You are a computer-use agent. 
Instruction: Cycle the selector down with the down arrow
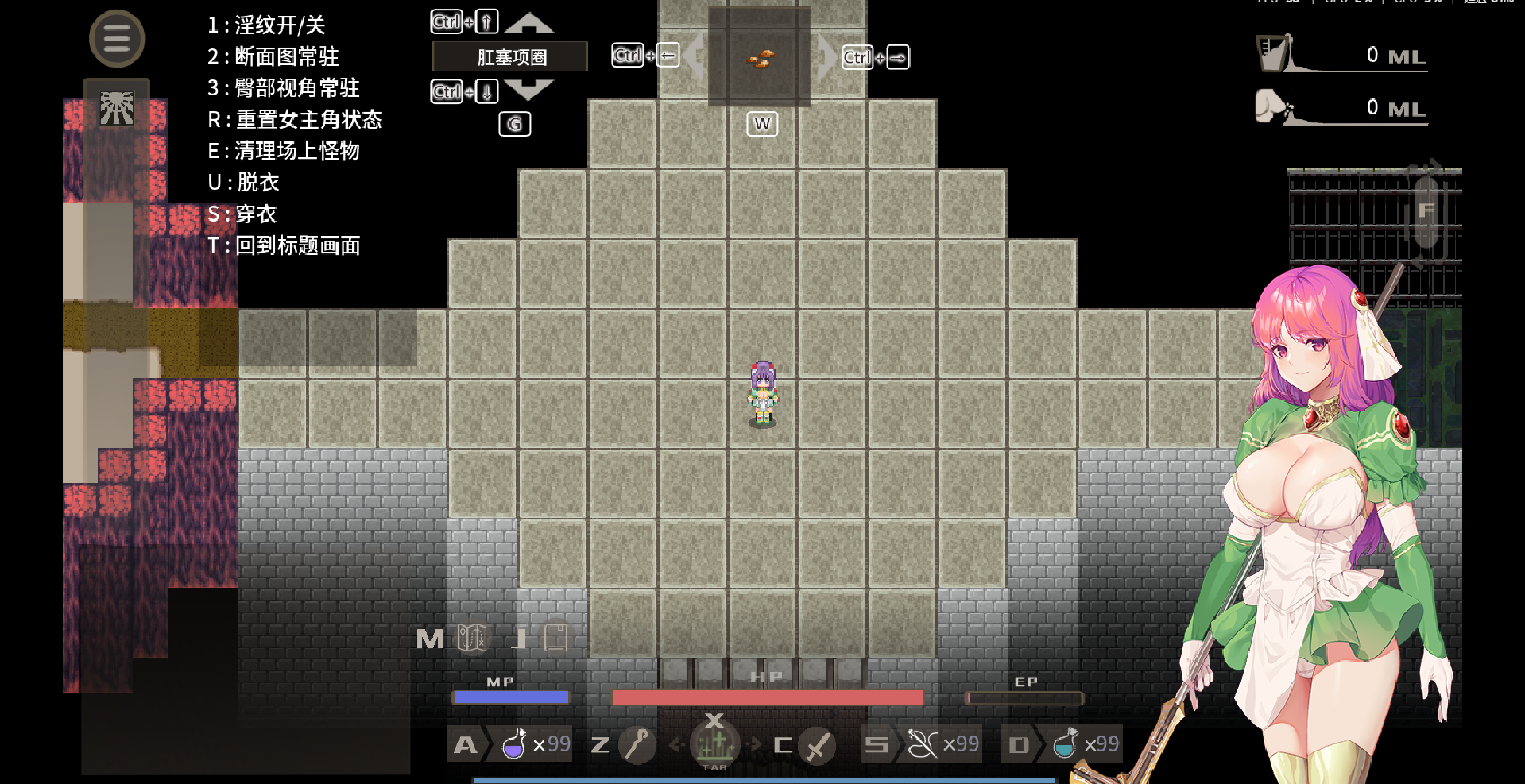(528, 90)
